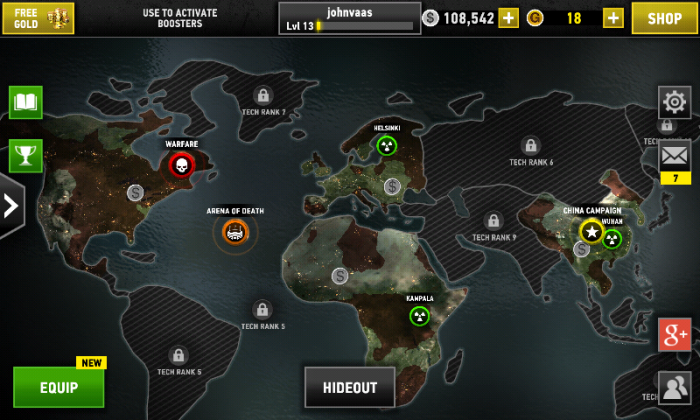Select the Kampala mission marker
This screenshot has width=700, height=420.
pos(419,315)
